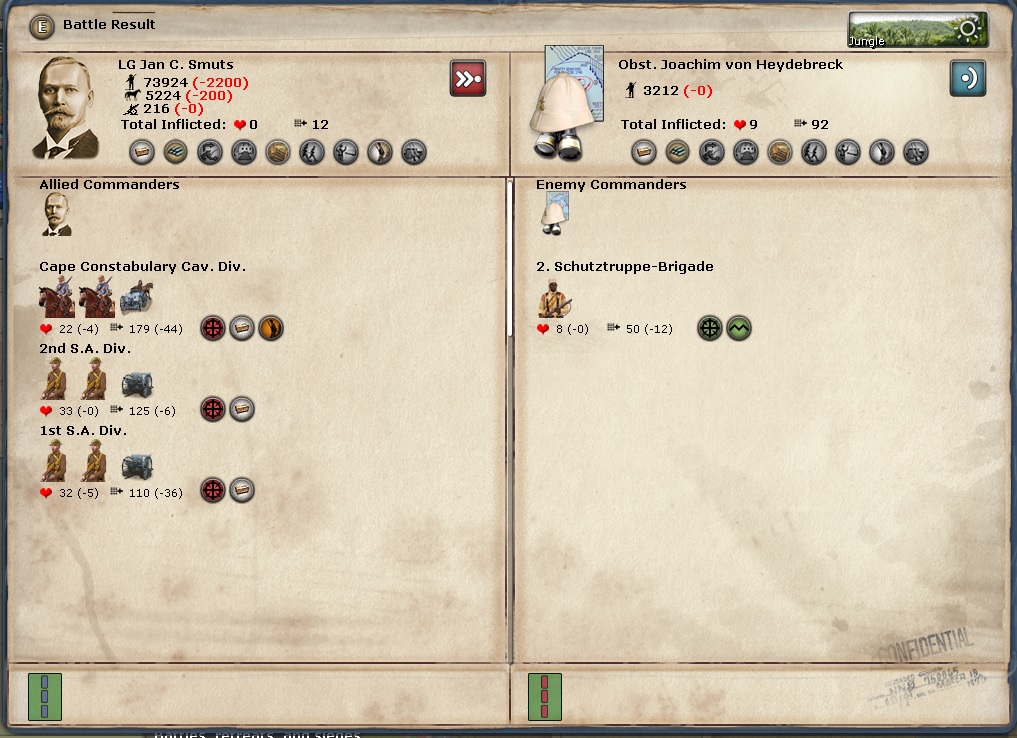Click the blue defensive posture button
The image size is (1017, 738).
click(x=967, y=78)
